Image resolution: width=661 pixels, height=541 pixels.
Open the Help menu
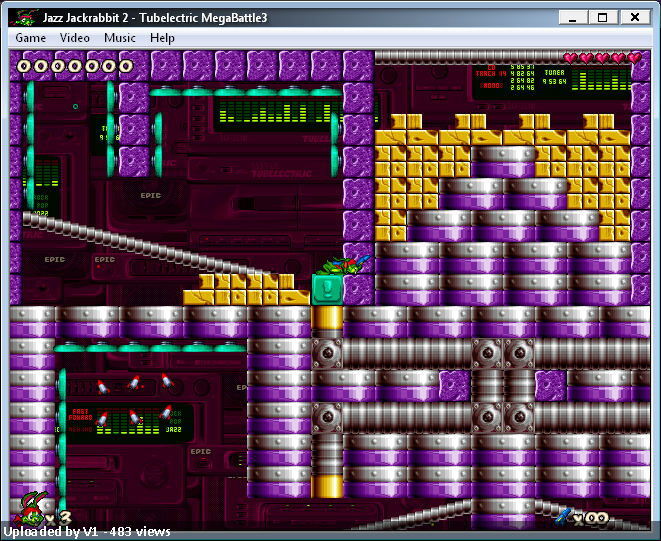[162, 38]
